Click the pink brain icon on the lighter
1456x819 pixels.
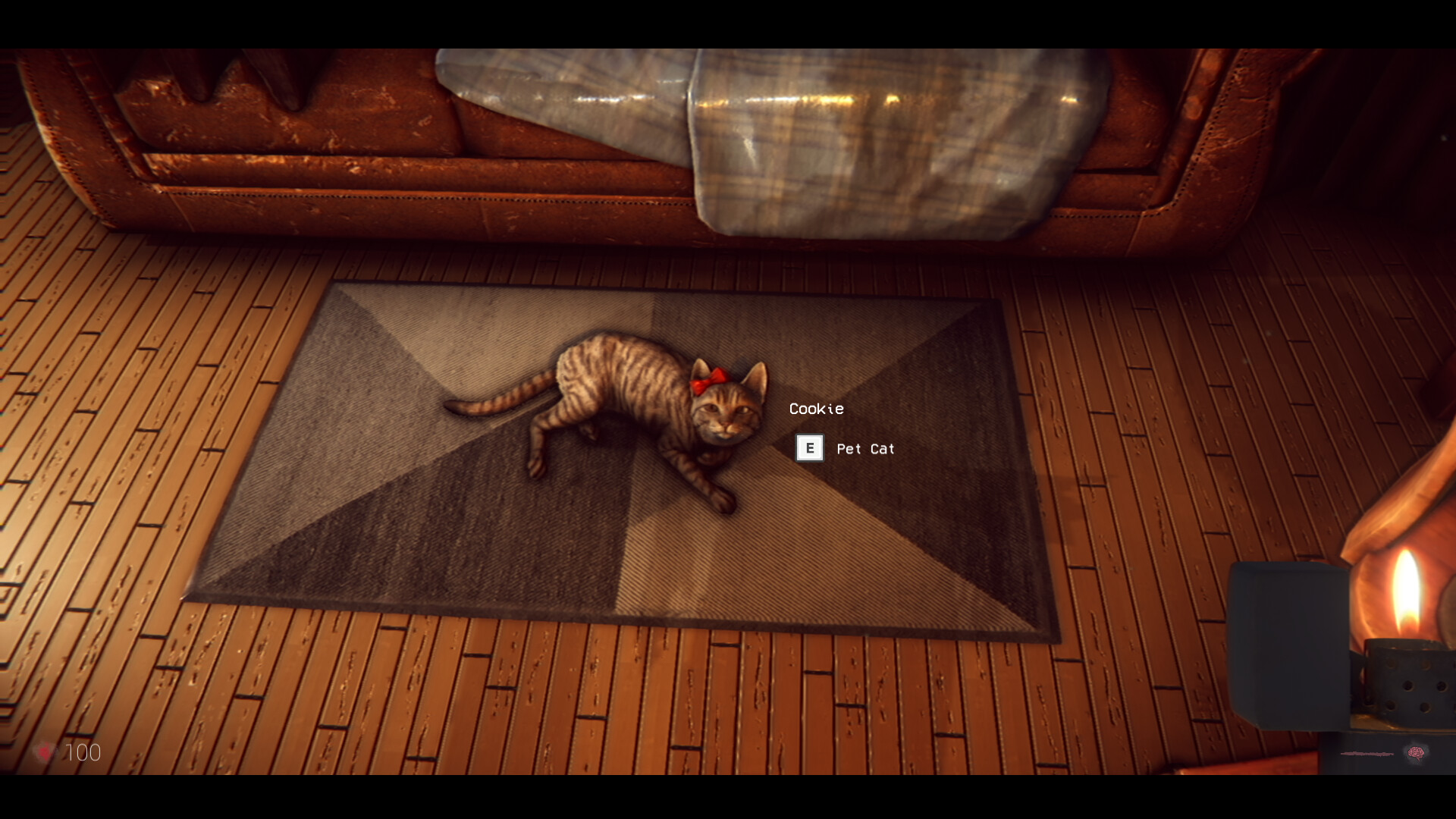tap(1415, 752)
